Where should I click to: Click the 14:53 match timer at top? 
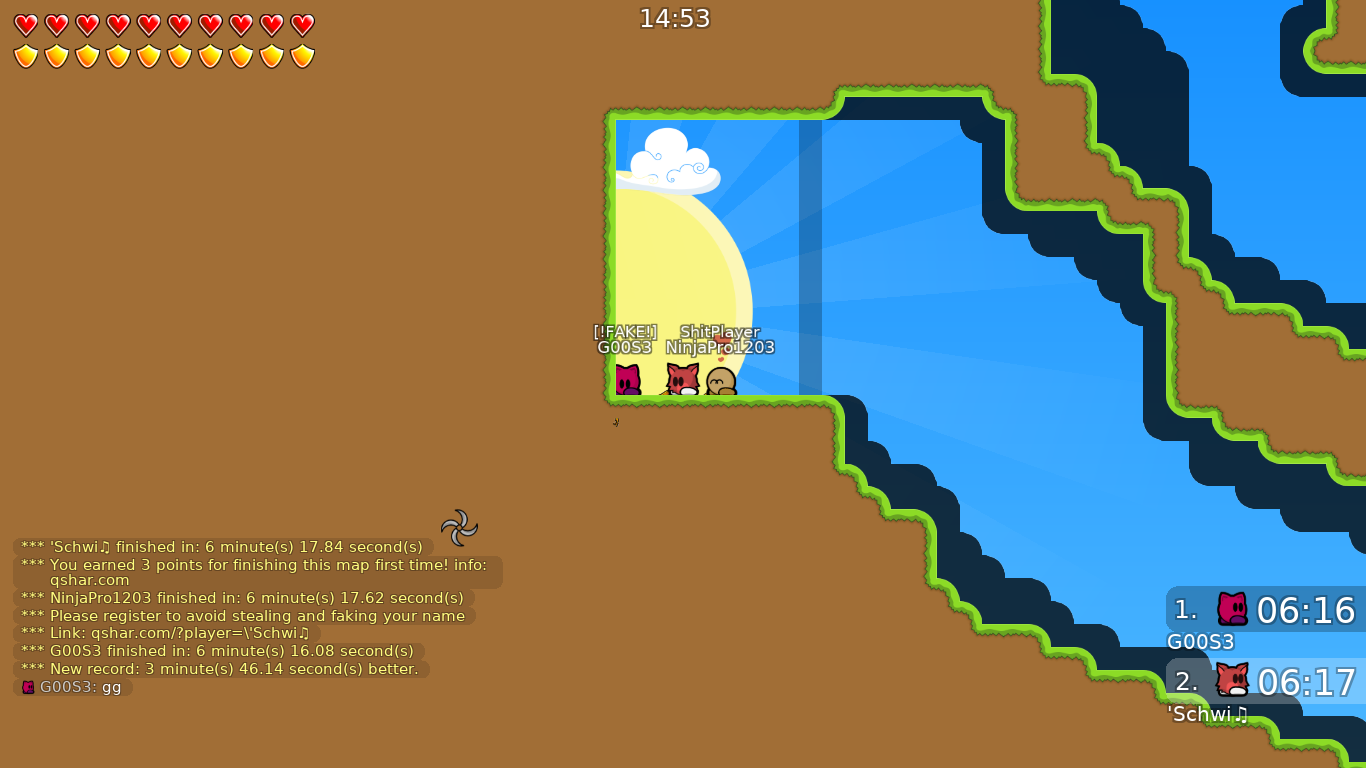click(x=676, y=17)
